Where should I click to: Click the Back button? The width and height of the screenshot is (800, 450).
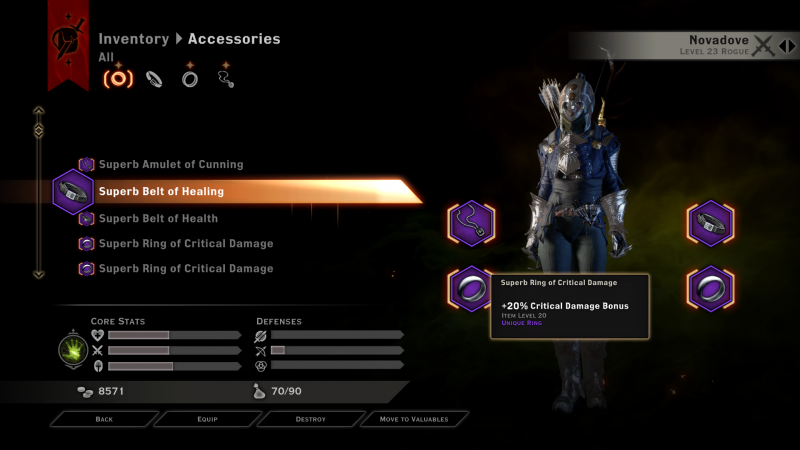point(104,419)
